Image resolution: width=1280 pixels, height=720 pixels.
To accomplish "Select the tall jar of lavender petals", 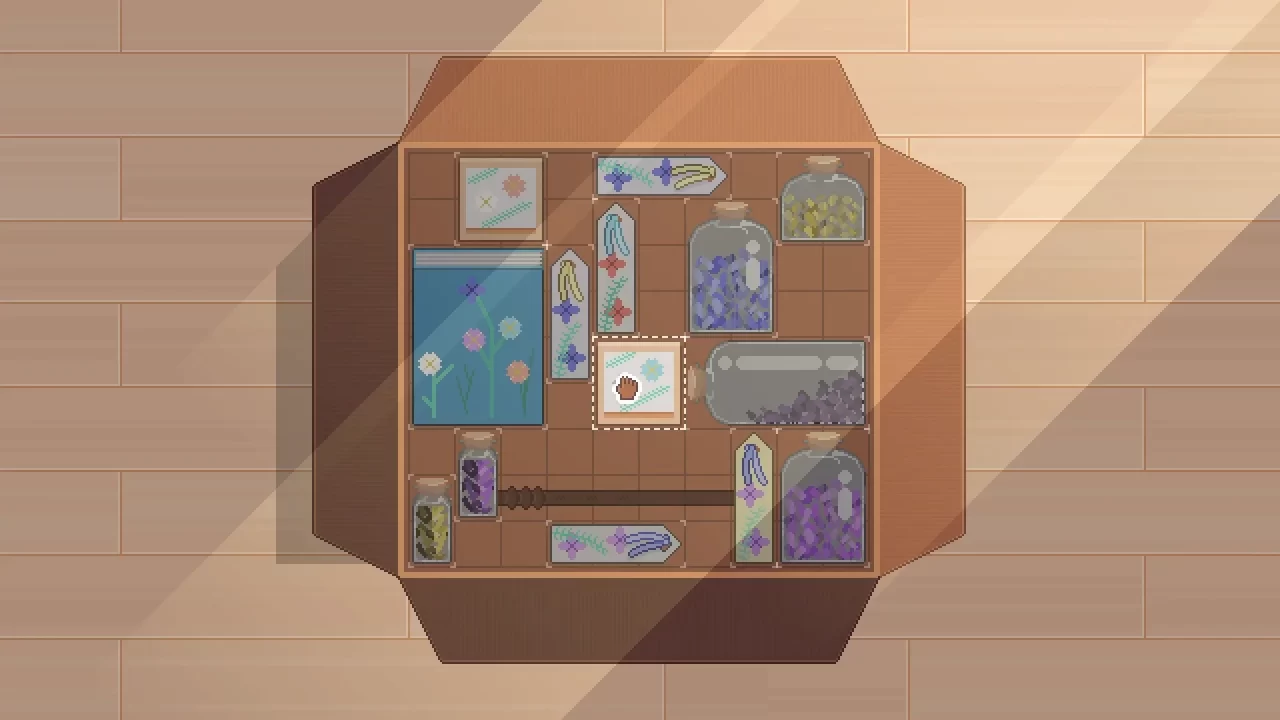I will [730, 275].
